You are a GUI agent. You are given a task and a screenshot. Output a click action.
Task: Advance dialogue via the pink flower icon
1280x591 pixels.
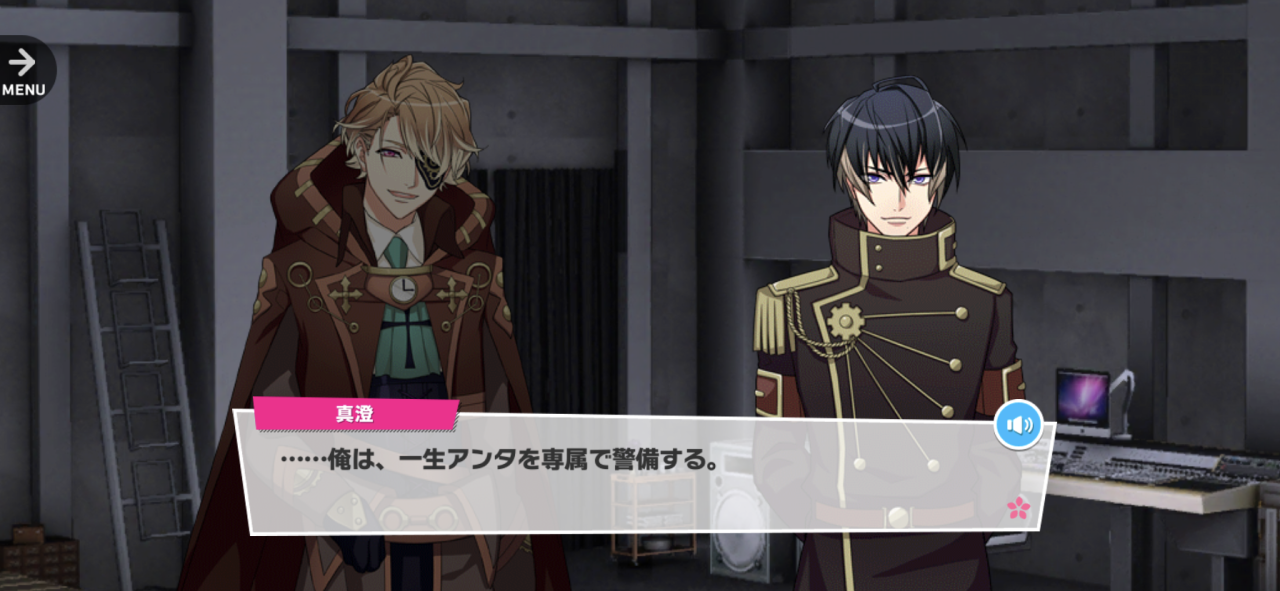pyautogui.click(x=1018, y=508)
